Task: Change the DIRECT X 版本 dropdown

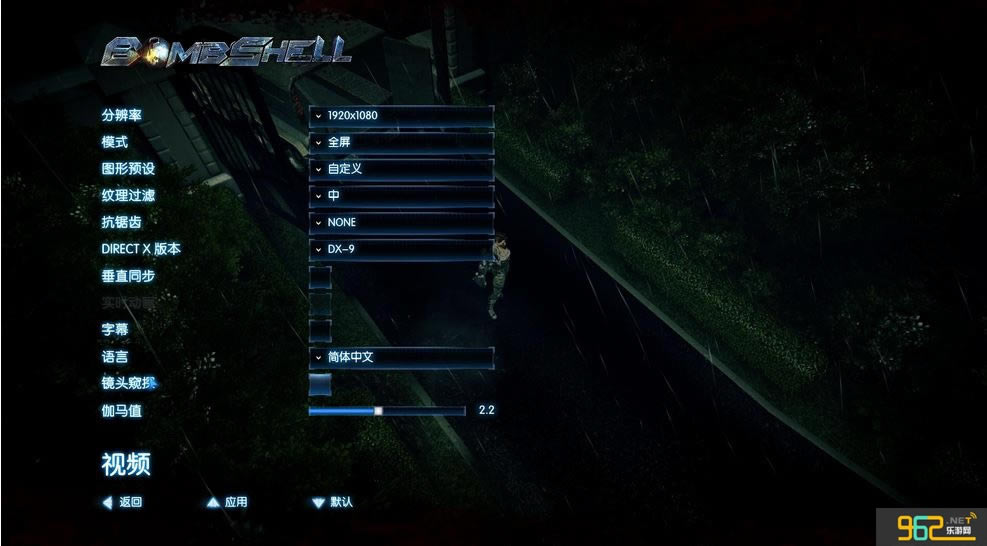Action: click(x=401, y=249)
